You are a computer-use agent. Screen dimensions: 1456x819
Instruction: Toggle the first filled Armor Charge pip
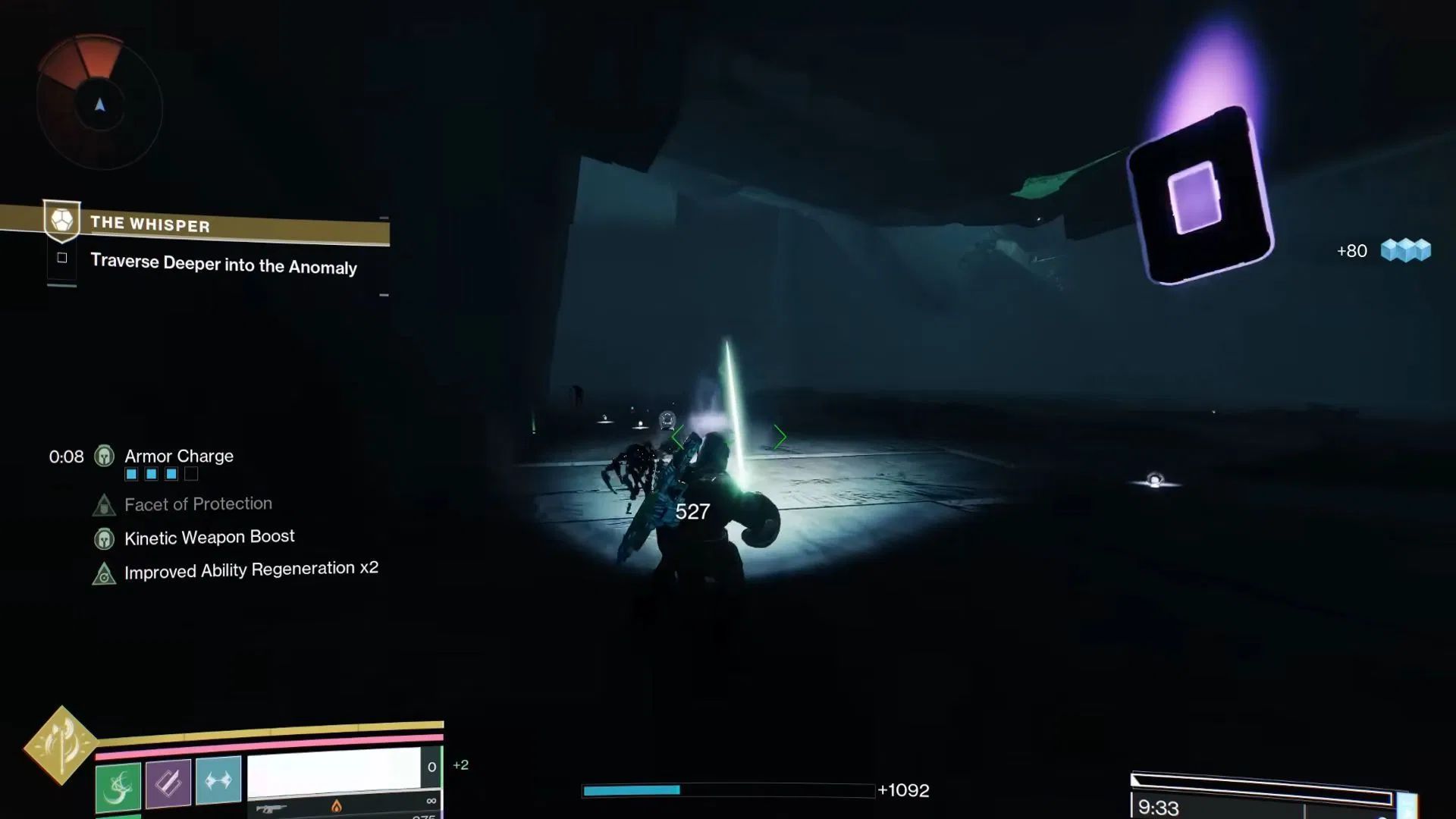point(133,474)
